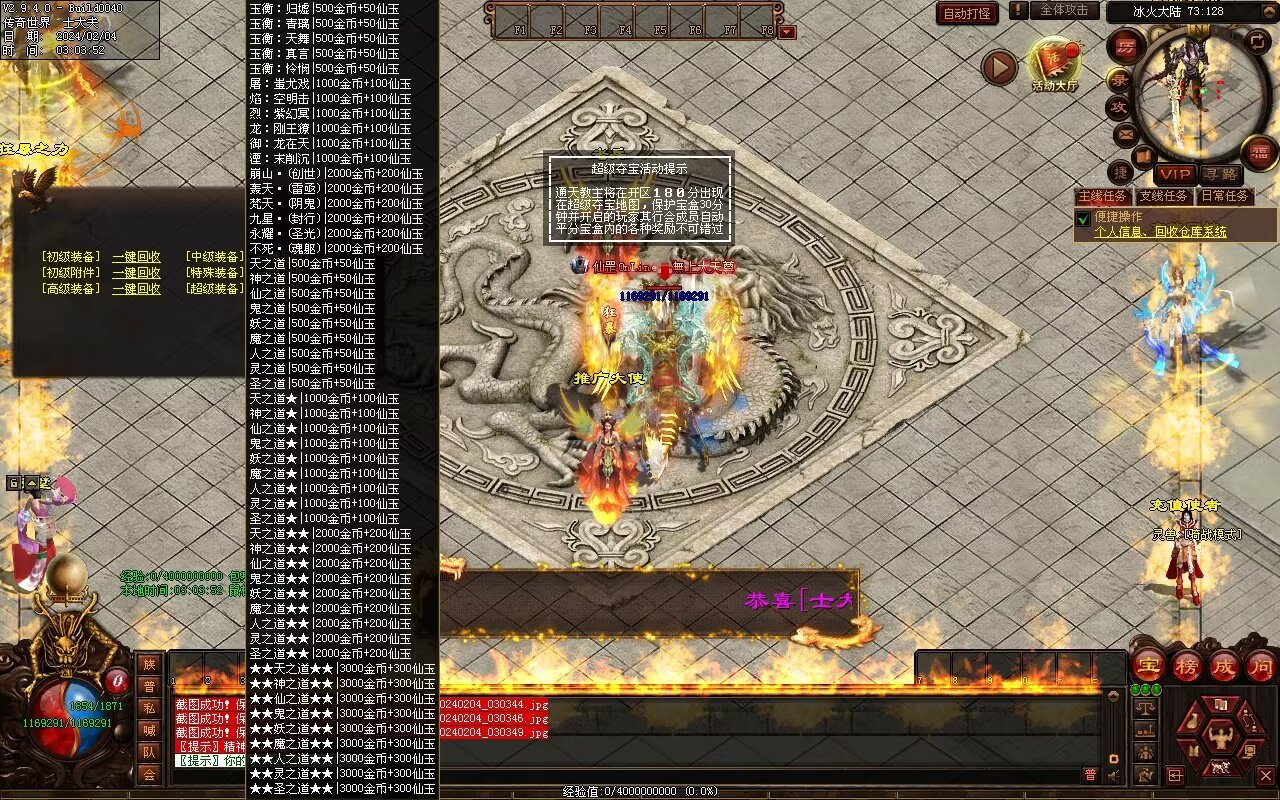Click the 福 welfare button by minimap
This screenshot has height=800, width=1280.
[1258, 152]
